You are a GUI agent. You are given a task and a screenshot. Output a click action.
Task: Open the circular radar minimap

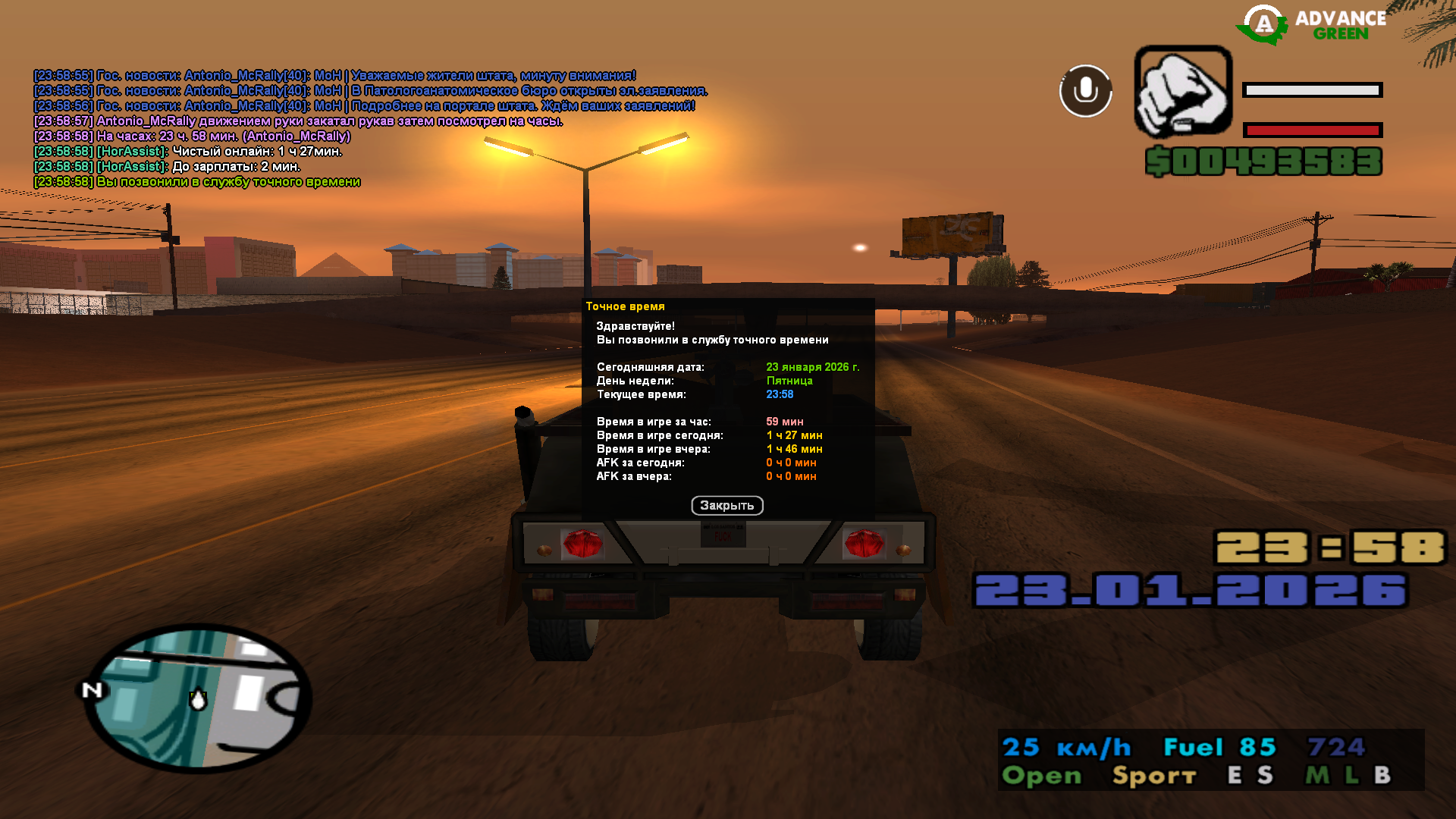[x=199, y=698]
